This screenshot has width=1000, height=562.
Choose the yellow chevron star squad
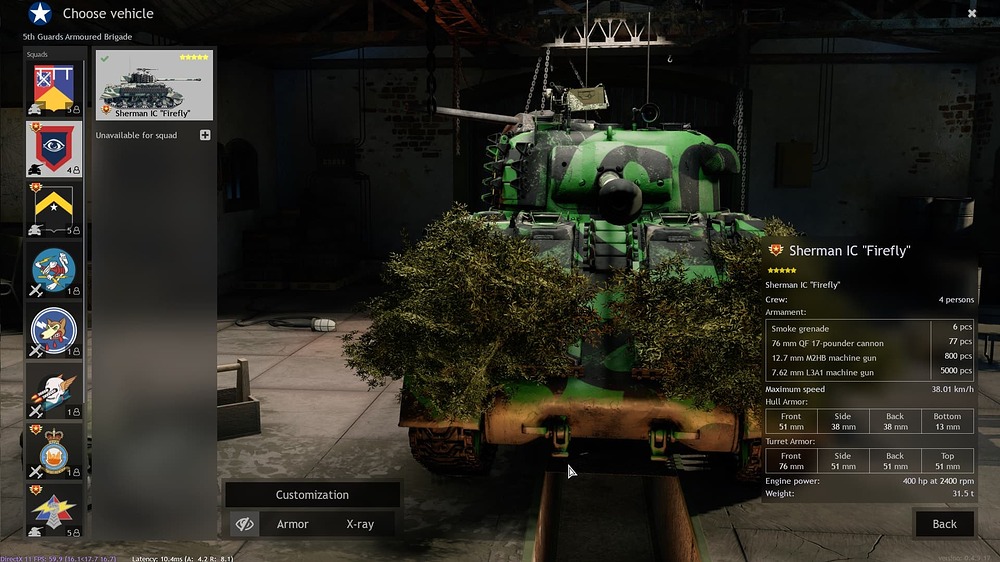54,208
